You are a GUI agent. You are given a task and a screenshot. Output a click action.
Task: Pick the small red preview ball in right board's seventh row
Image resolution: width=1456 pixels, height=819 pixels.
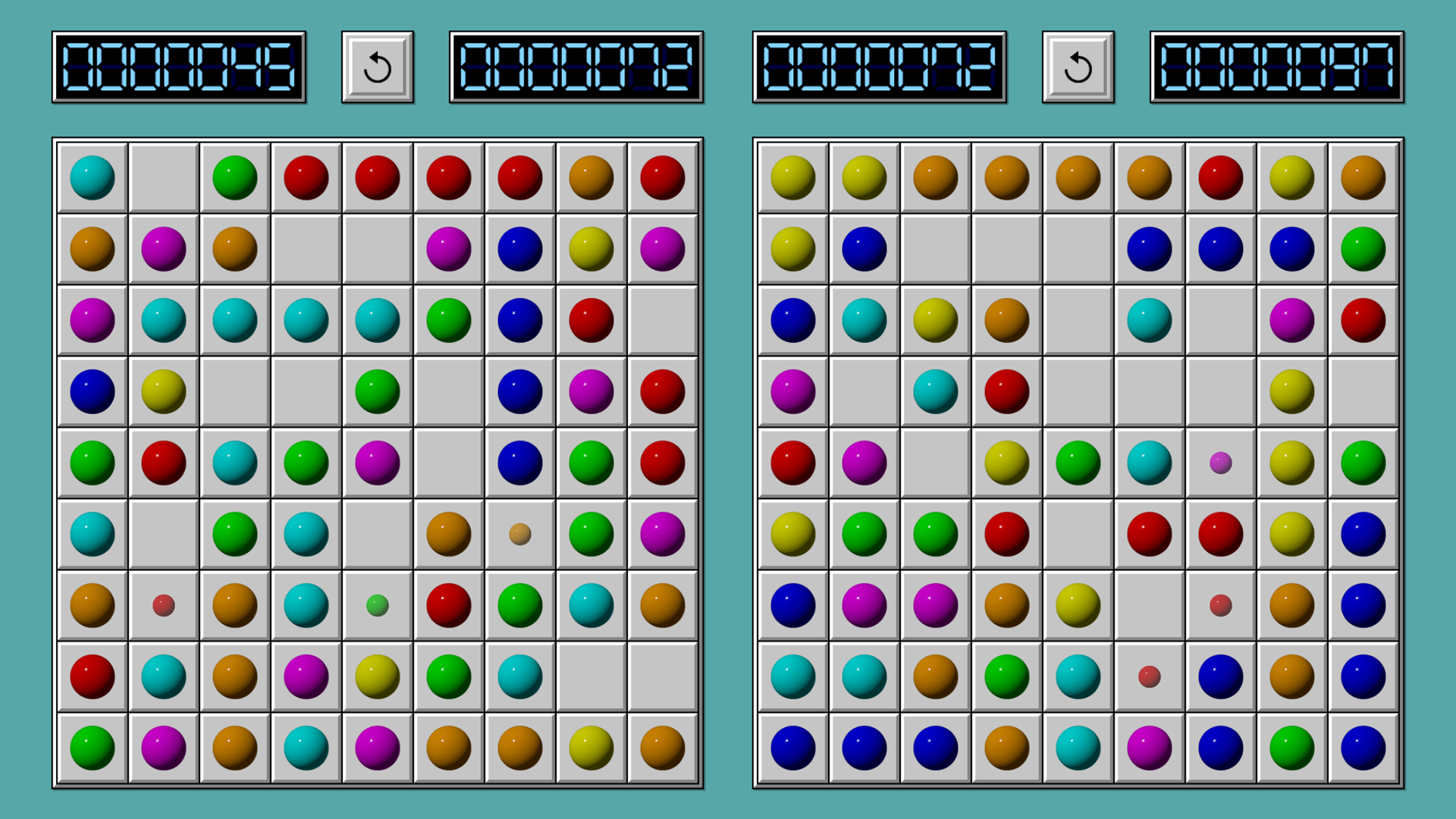1221,605
